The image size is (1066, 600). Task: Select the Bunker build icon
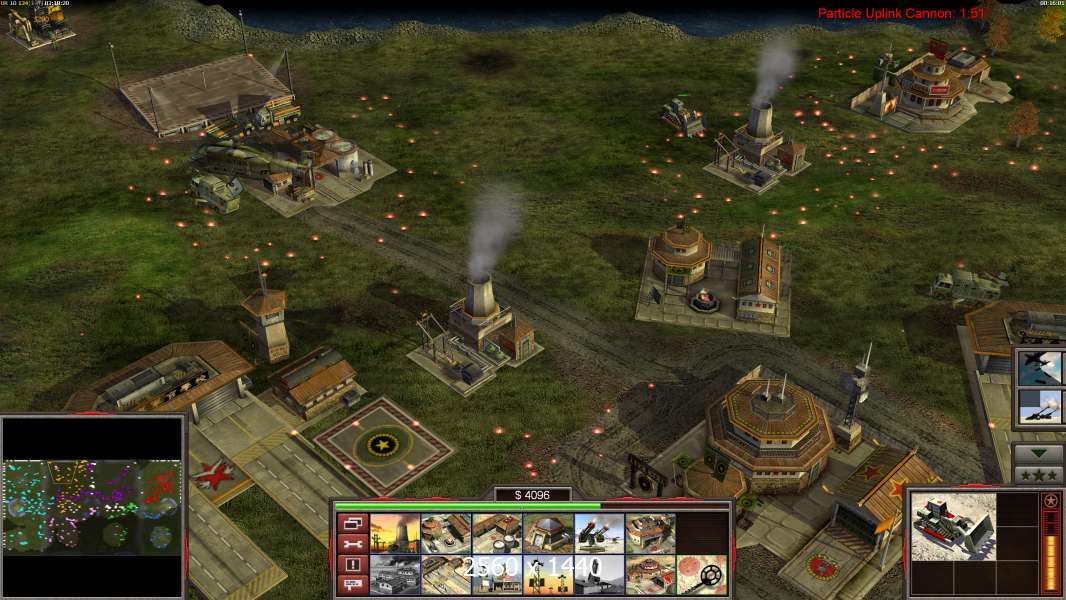click(x=548, y=534)
